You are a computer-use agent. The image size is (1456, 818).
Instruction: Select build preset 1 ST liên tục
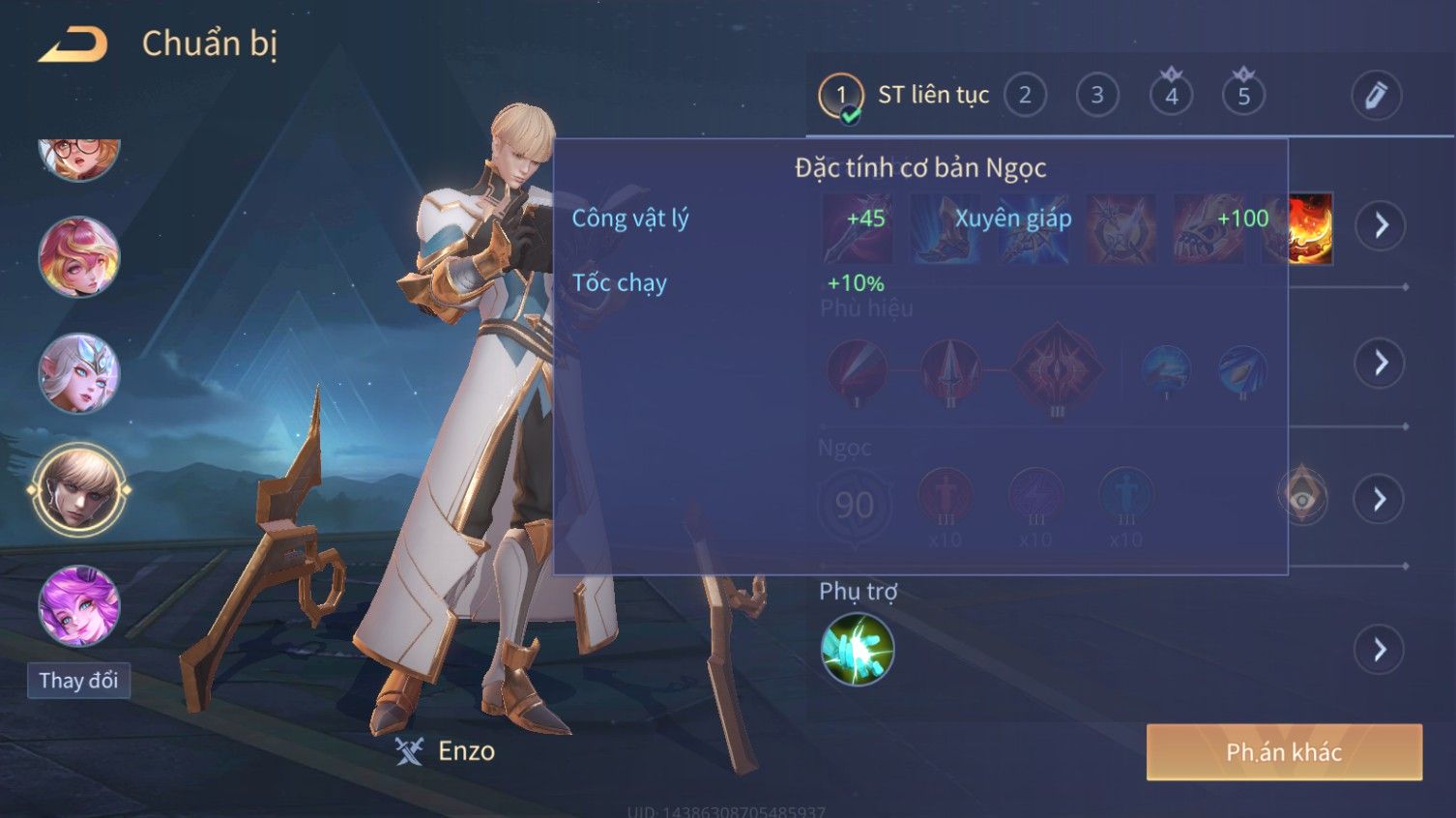pyautogui.click(x=841, y=96)
